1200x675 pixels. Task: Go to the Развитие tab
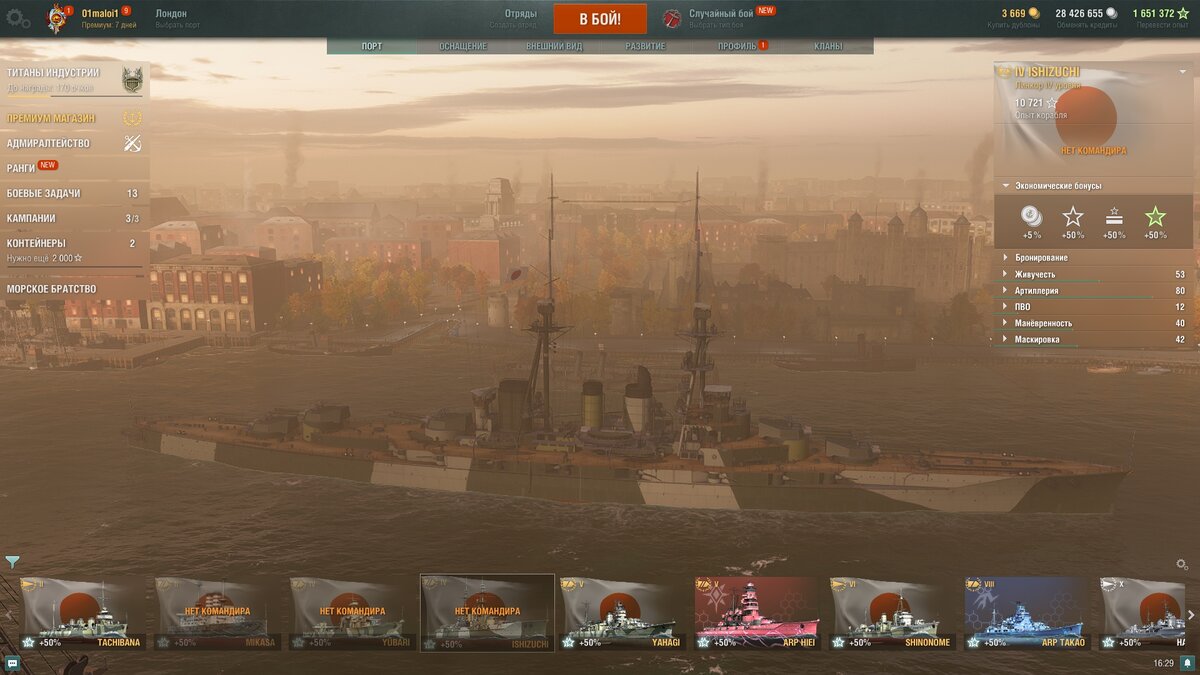(x=646, y=46)
